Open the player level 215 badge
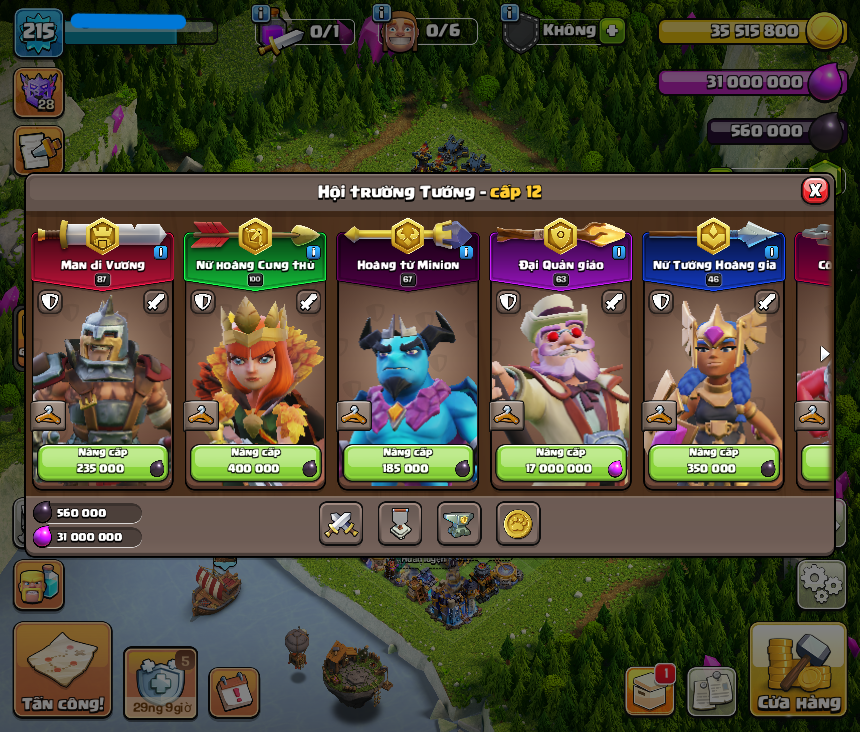 coord(39,32)
